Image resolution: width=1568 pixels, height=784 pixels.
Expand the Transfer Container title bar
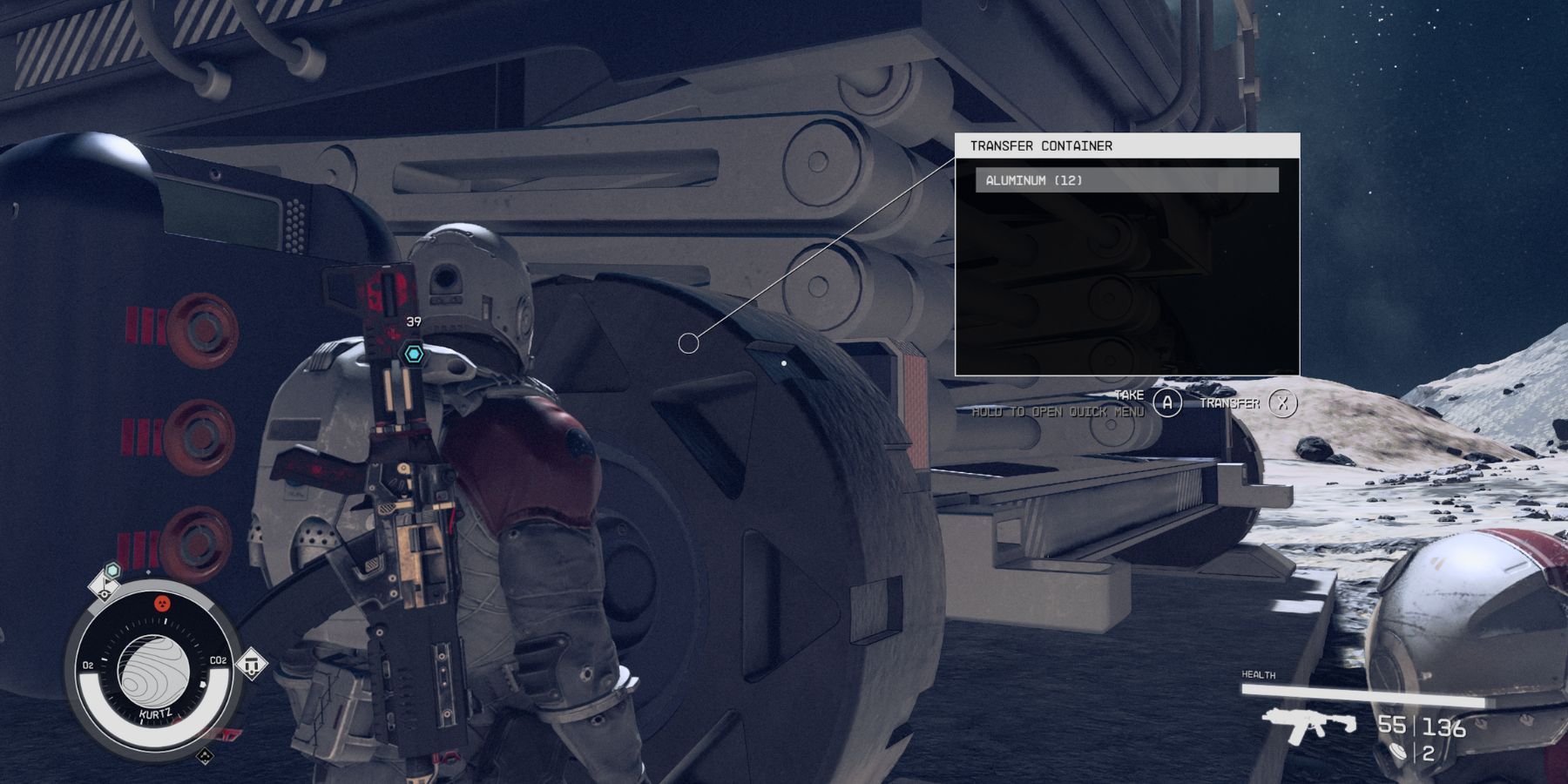1124,145
